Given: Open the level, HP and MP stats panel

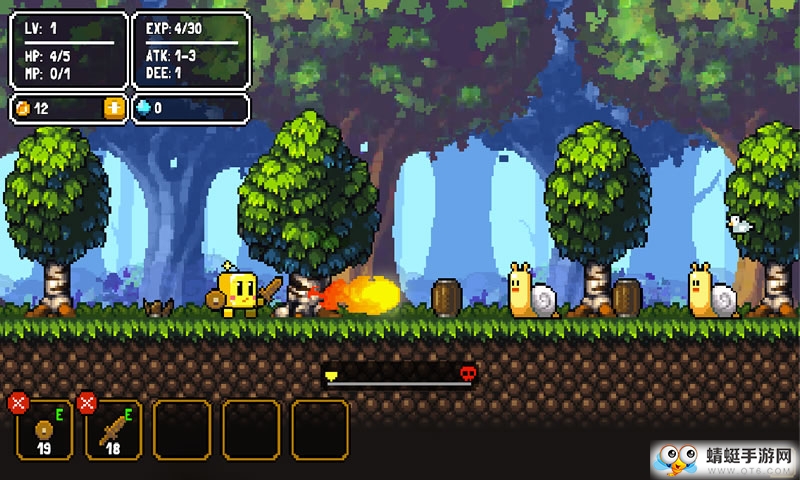Looking at the screenshot, I should pyautogui.click(x=68, y=50).
